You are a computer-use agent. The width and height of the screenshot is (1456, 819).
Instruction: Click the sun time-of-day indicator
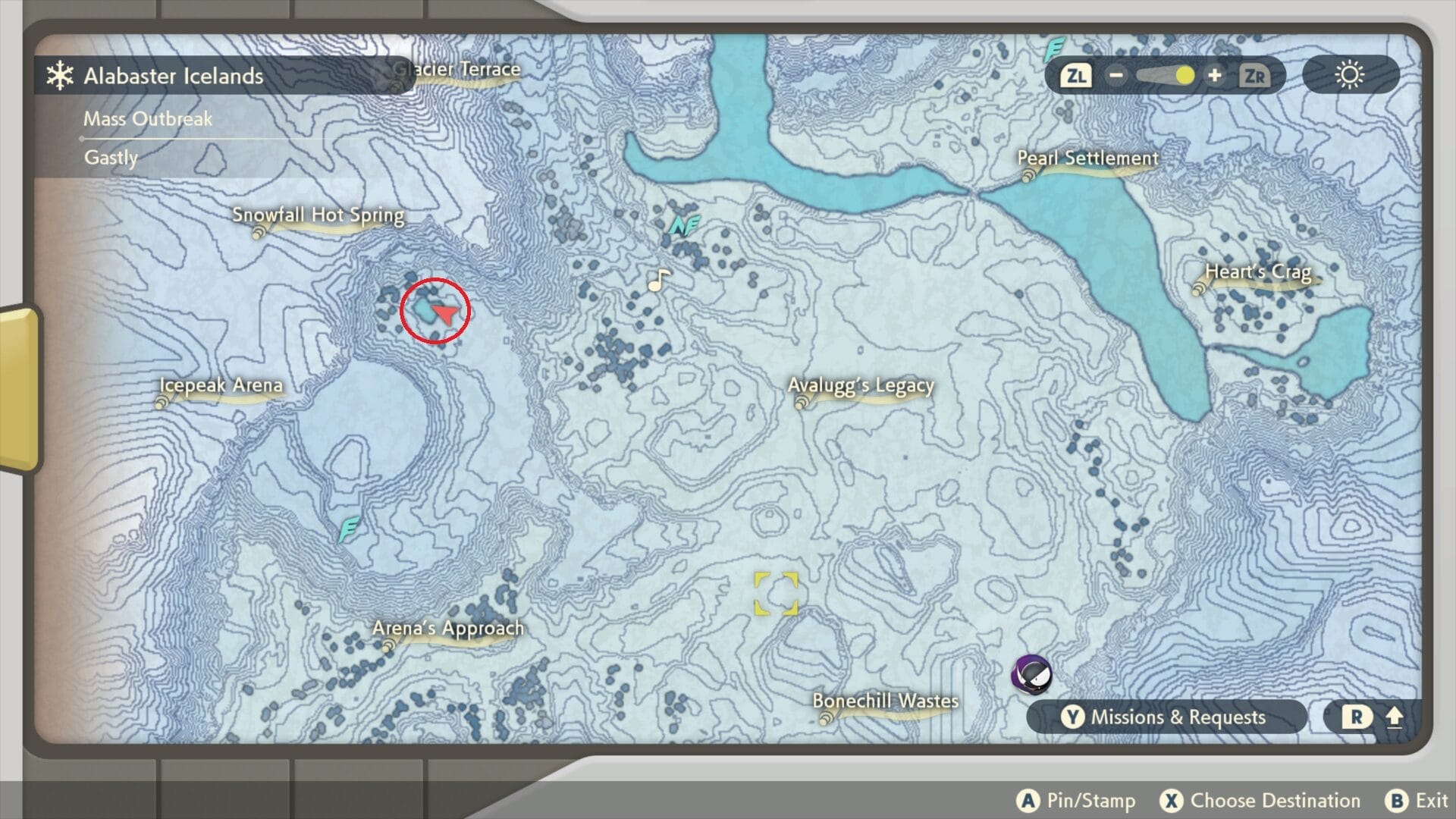[x=1350, y=76]
